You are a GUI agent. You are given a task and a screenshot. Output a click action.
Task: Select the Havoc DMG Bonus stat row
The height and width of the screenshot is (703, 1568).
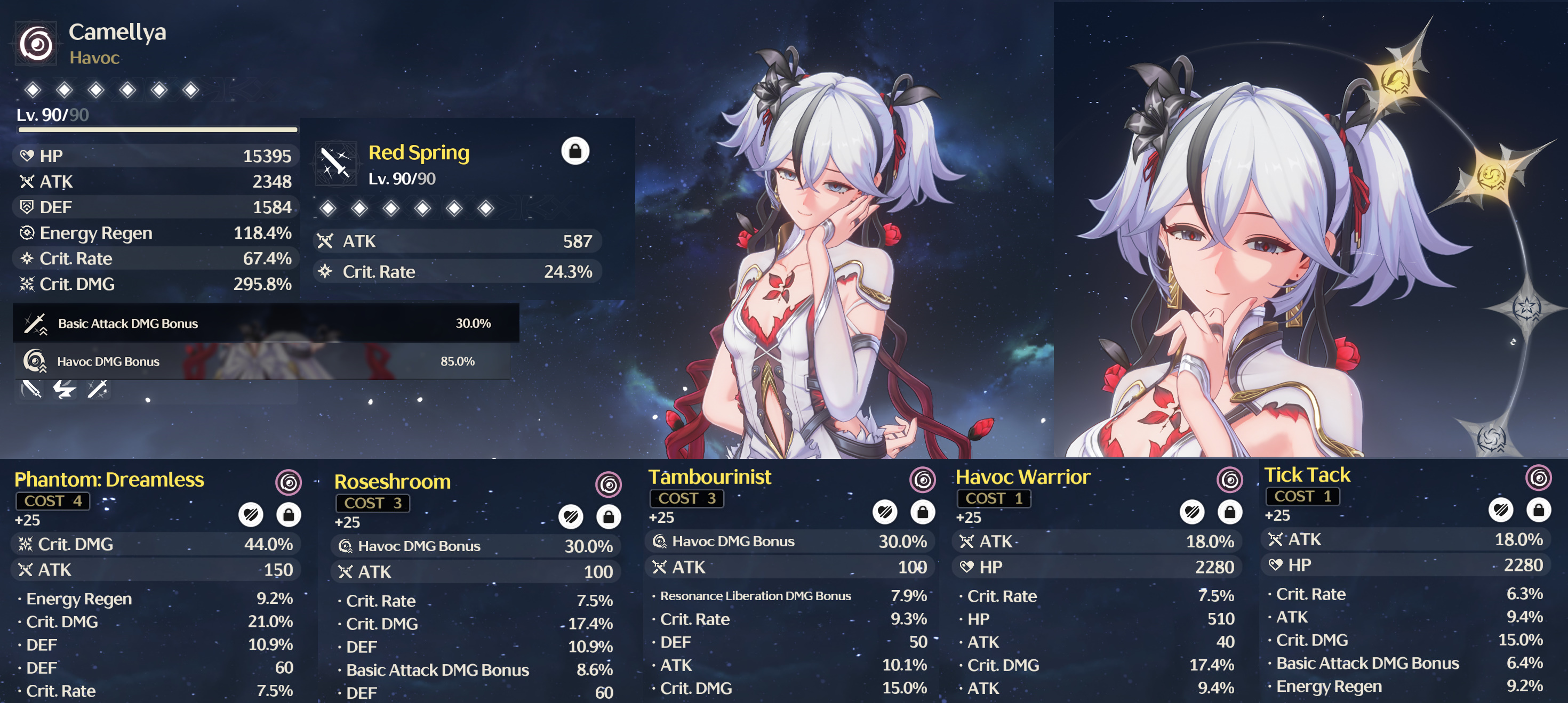262,361
